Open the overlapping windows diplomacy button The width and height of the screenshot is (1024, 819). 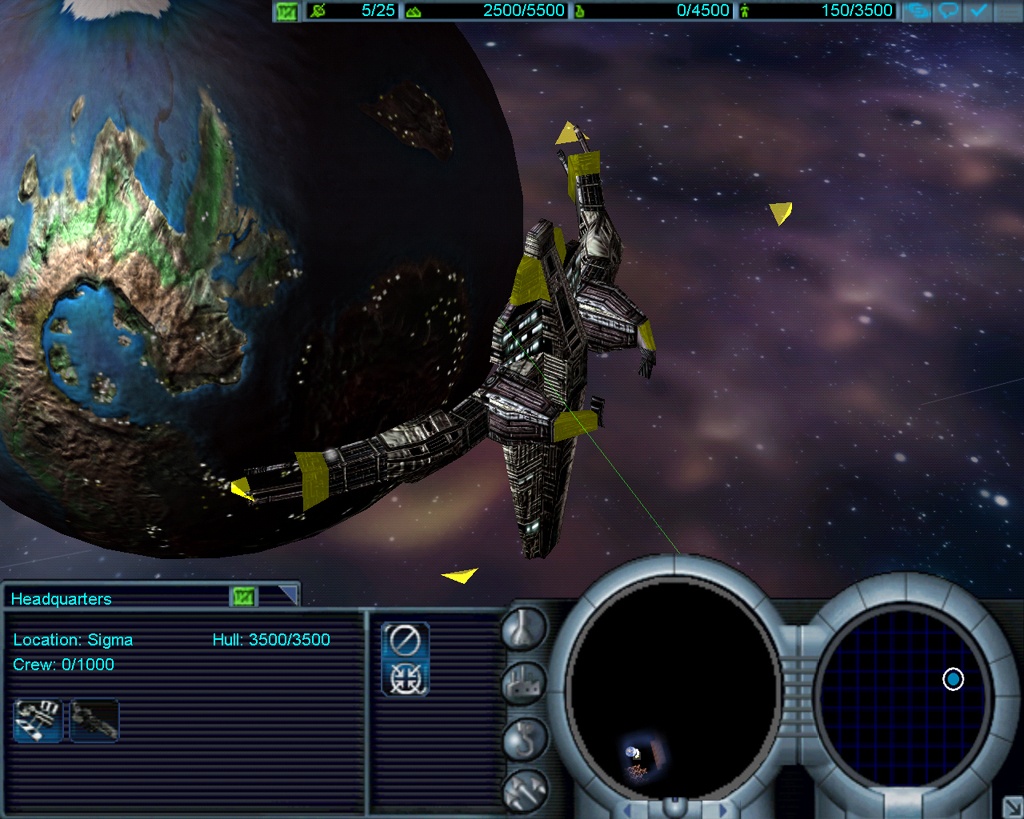(918, 12)
